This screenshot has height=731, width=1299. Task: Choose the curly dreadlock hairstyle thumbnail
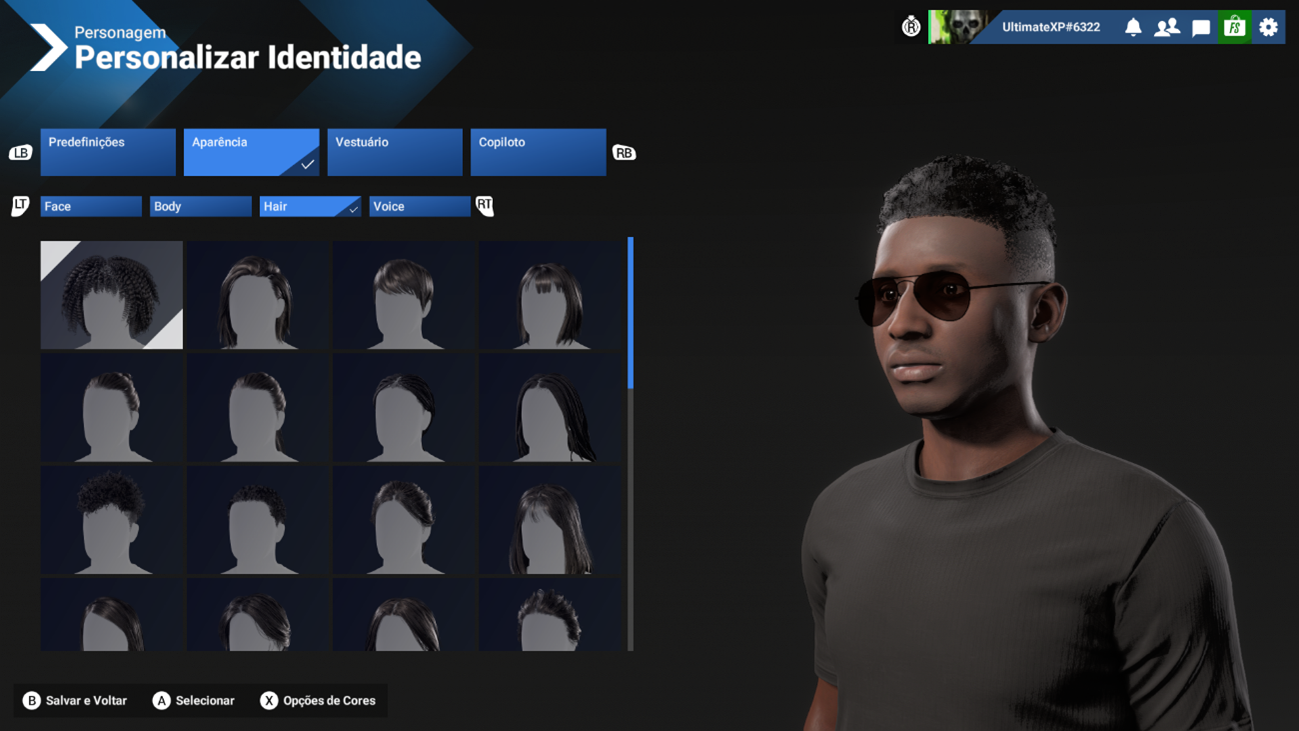pyautogui.click(x=112, y=295)
